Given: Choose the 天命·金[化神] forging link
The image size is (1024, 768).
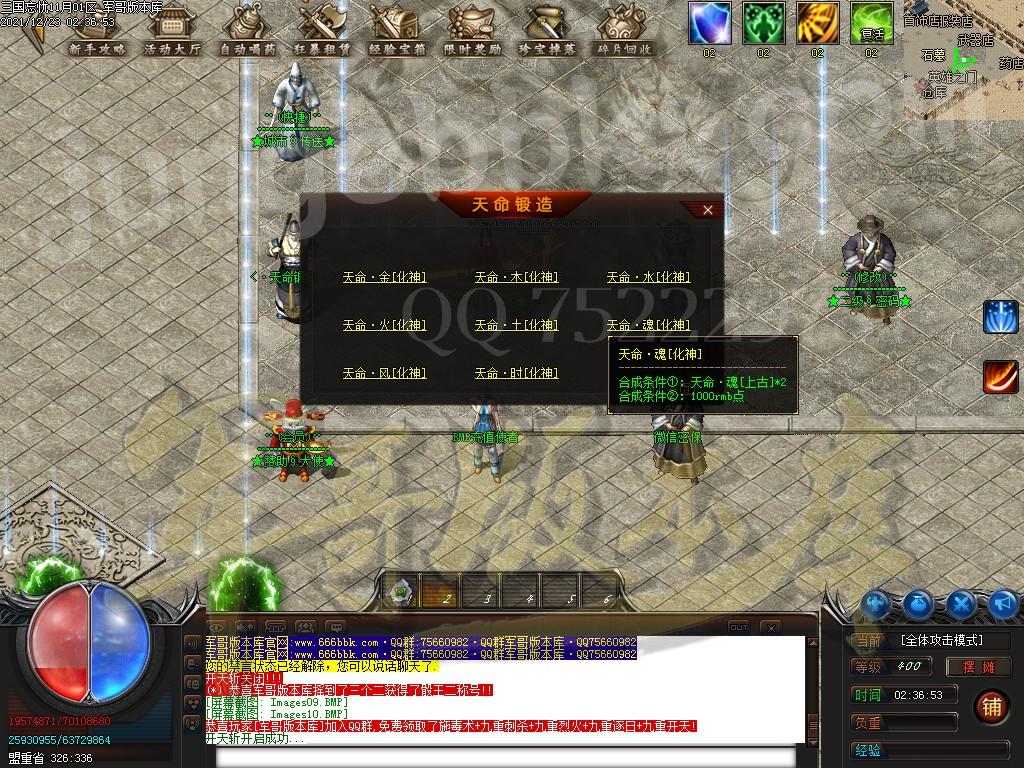Looking at the screenshot, I should pyautogui.click(x=384, y=277).
